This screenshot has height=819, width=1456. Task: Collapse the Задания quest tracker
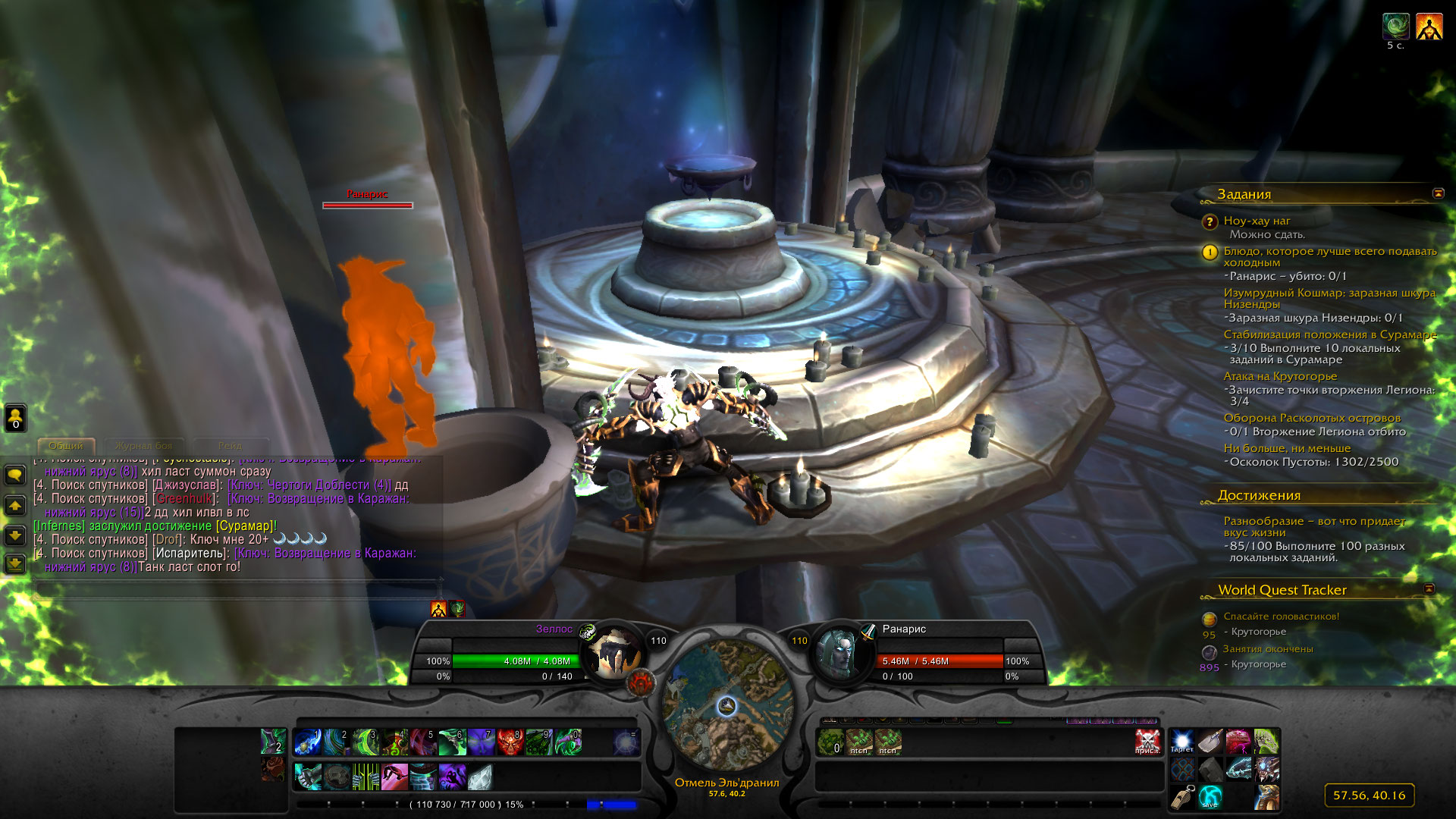tap(1438, 194)
